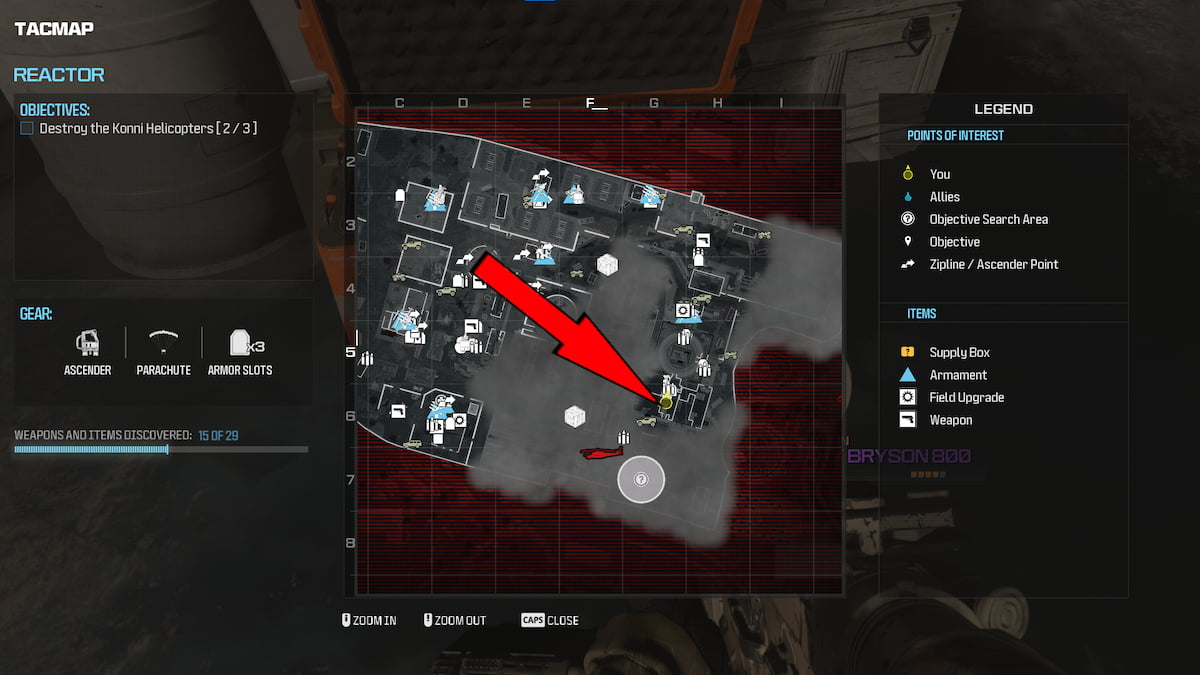Choose the Supply Box legend entry
This screenshot has height=675, width=1200.
point(959,352)
